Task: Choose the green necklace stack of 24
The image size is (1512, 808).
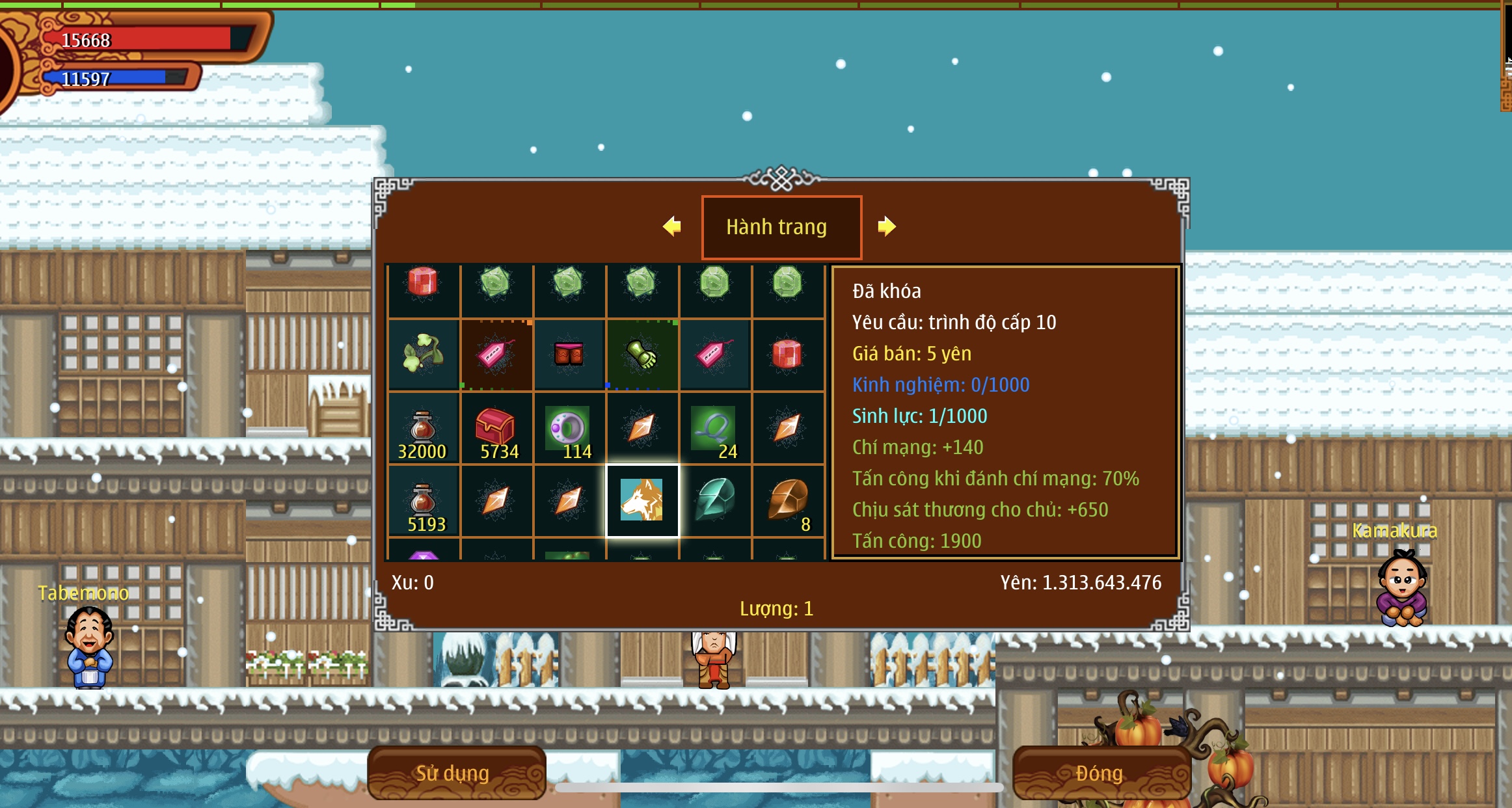Action: pos(715,428)
